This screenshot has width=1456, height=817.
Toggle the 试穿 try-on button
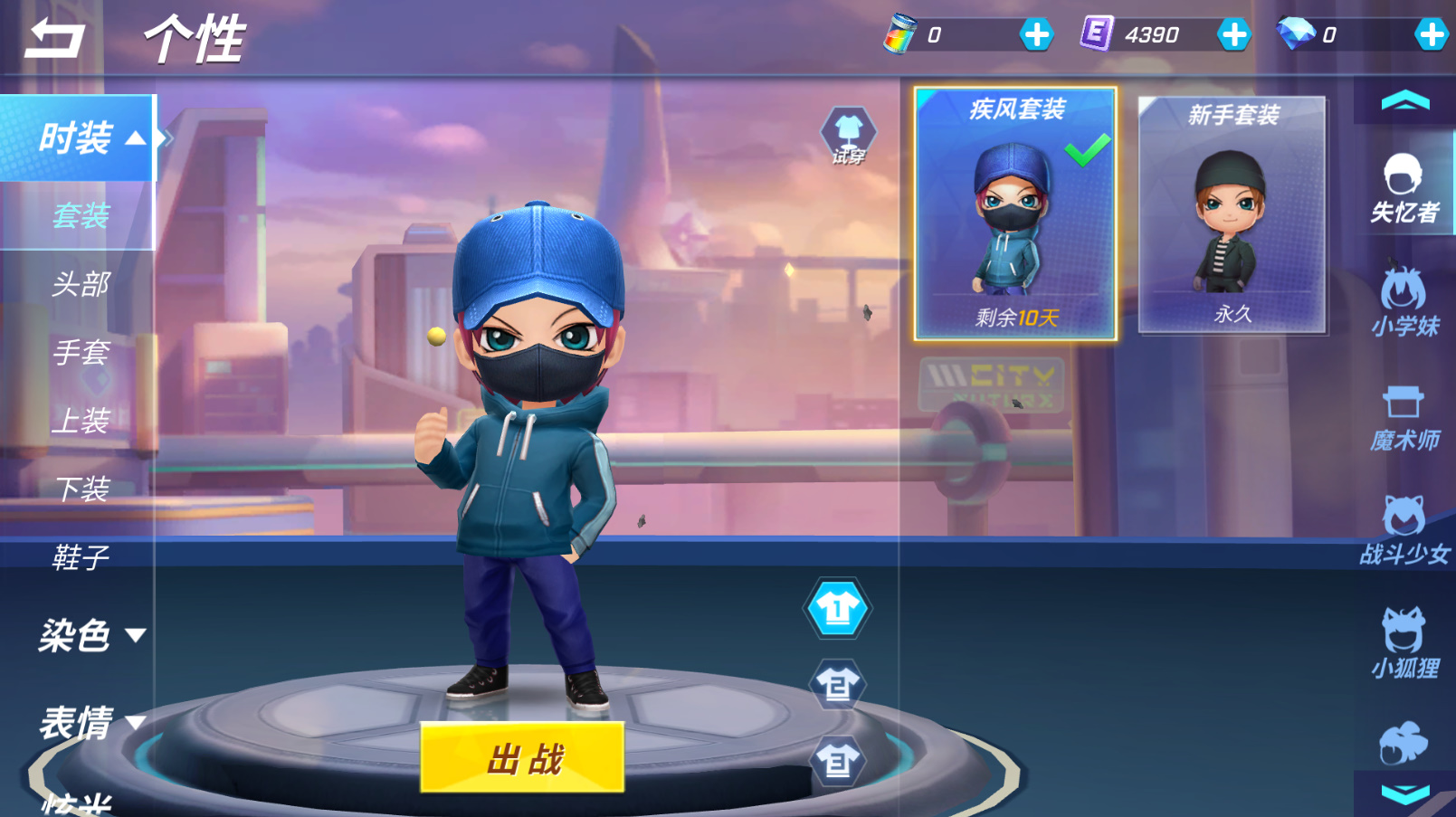point(848,137)
